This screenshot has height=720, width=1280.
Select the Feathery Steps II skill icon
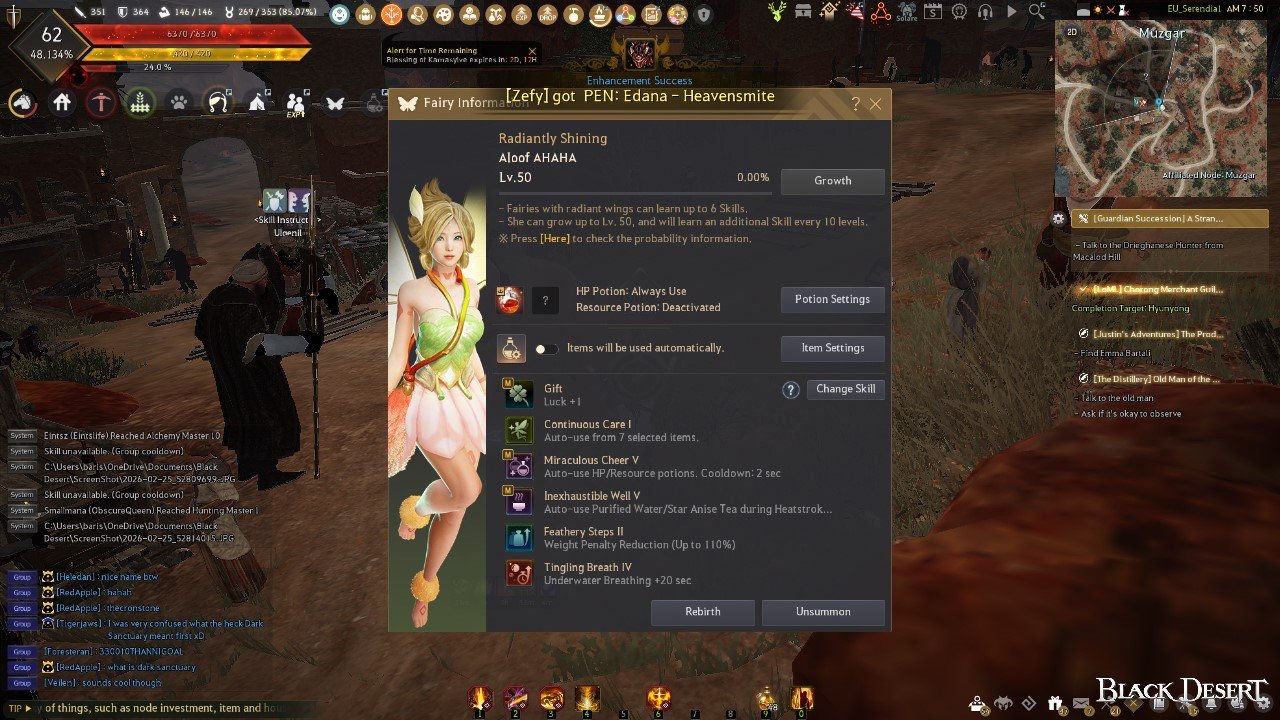[x=519, y=537]
